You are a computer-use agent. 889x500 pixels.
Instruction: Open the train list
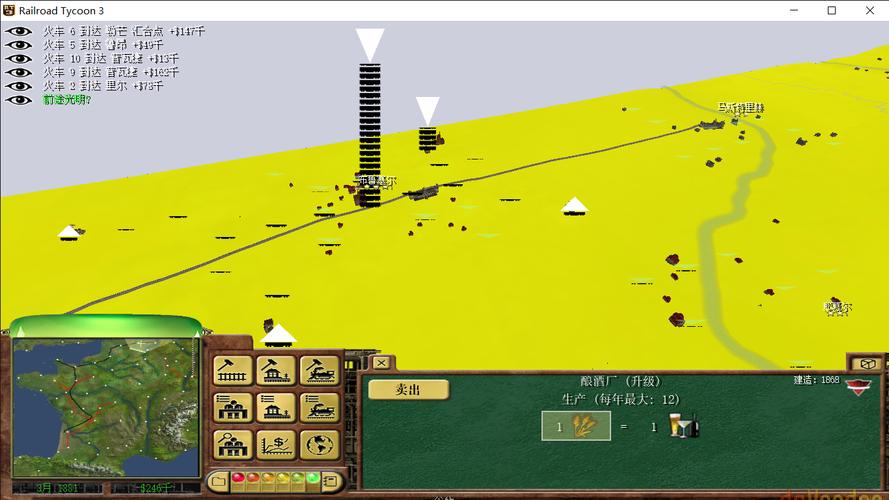click(320, 407)
